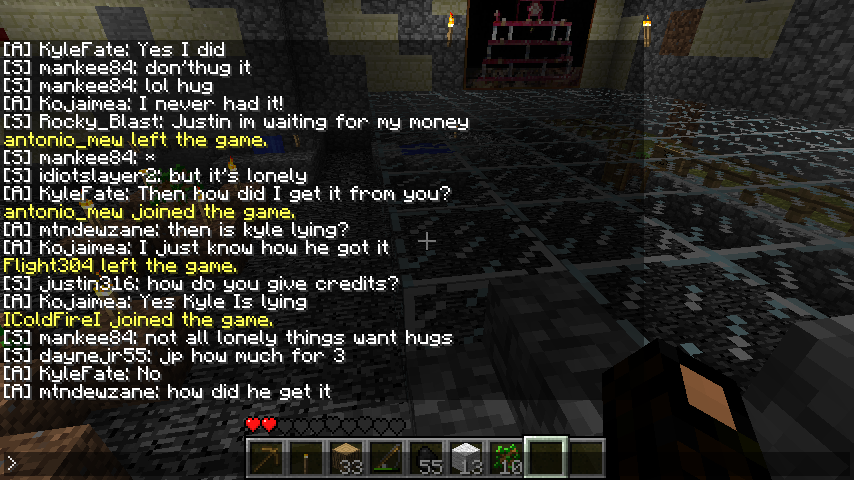Click the chat input line
The width and height of the screenshot is (854, 480).
click(120, 463)
